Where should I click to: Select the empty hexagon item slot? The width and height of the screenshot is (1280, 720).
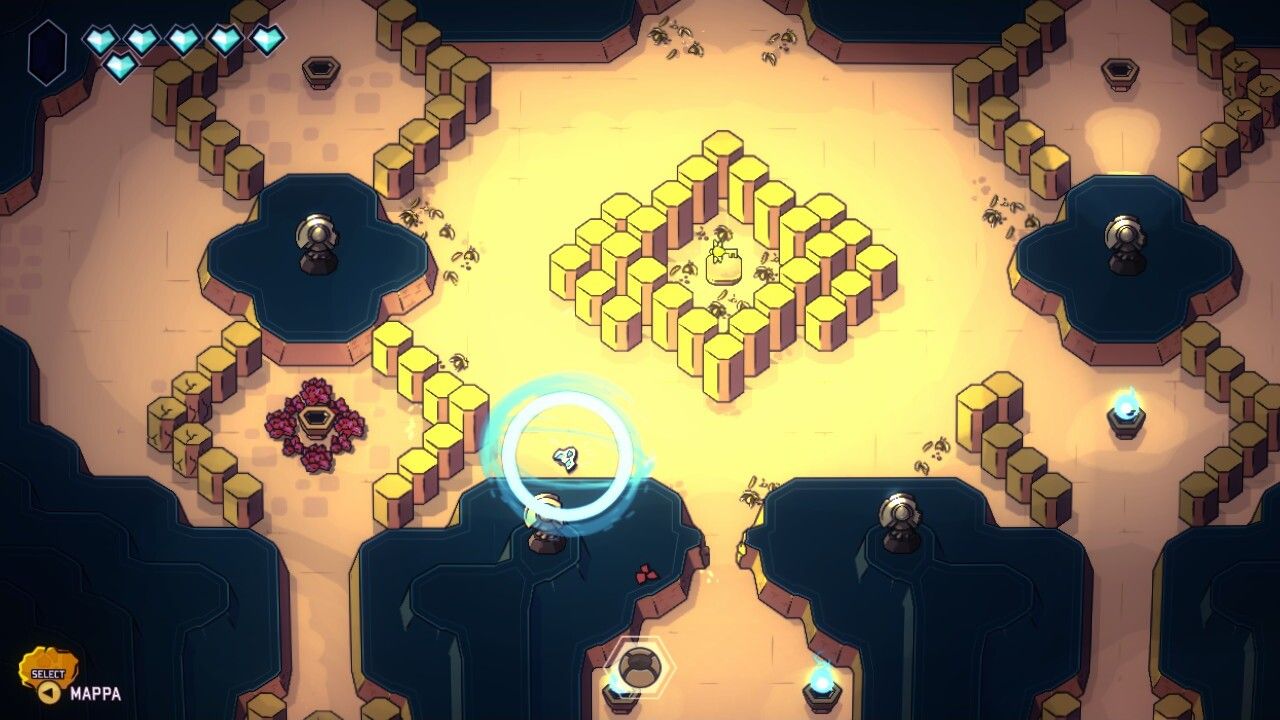click(47, 52)
